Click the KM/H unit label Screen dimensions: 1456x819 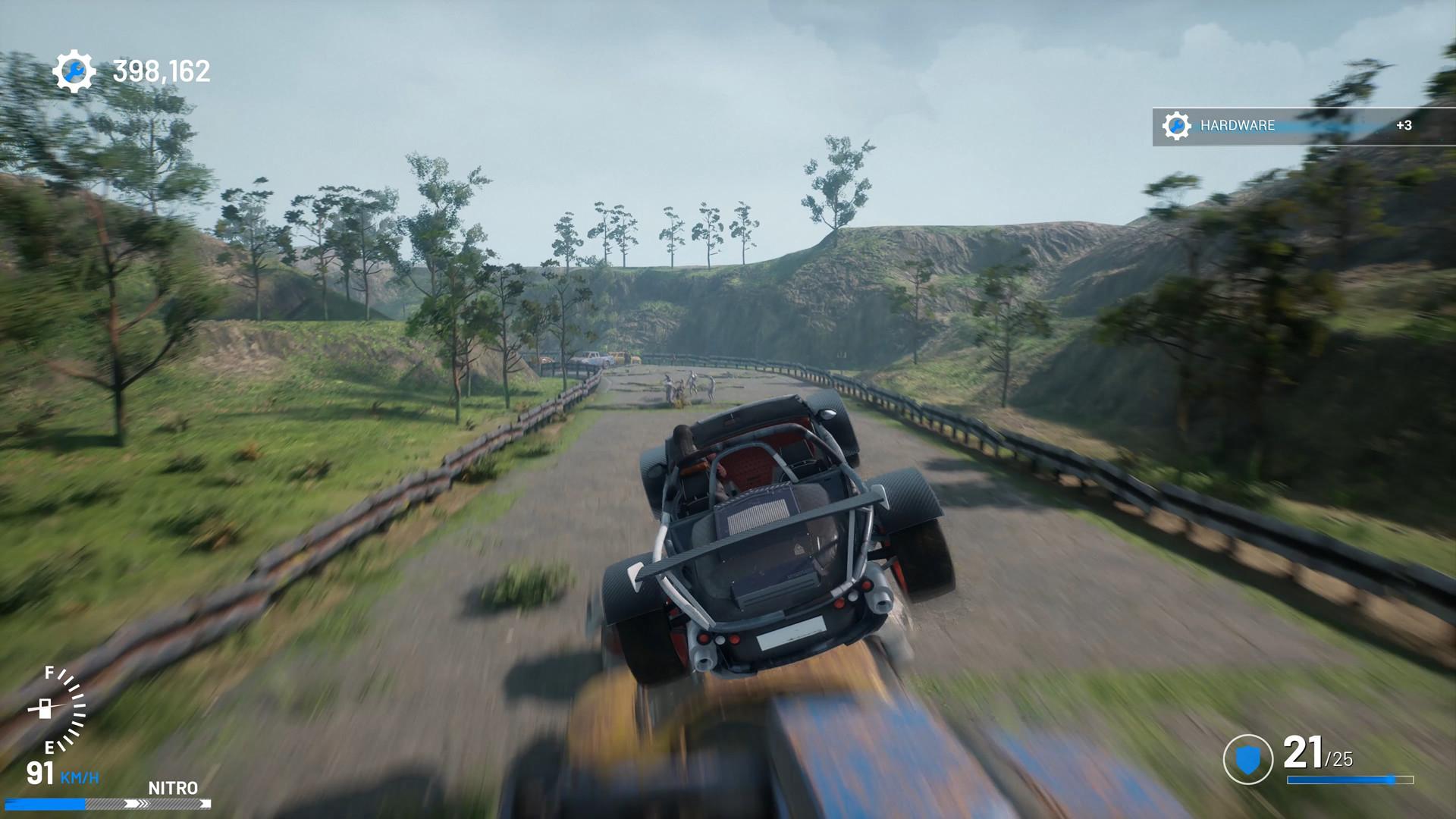(x=80, y=777)
